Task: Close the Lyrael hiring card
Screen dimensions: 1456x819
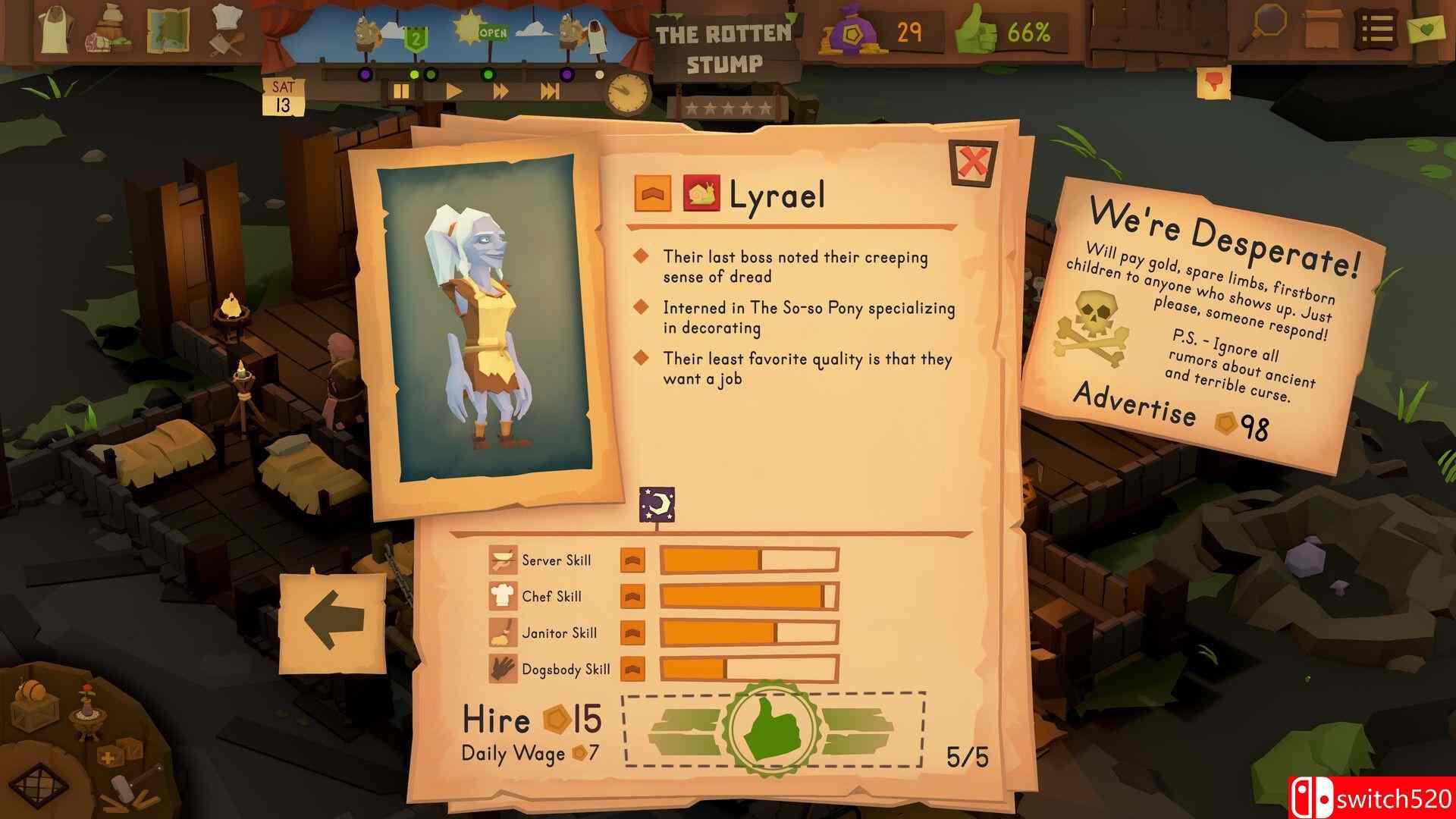Action: (974, 162)
